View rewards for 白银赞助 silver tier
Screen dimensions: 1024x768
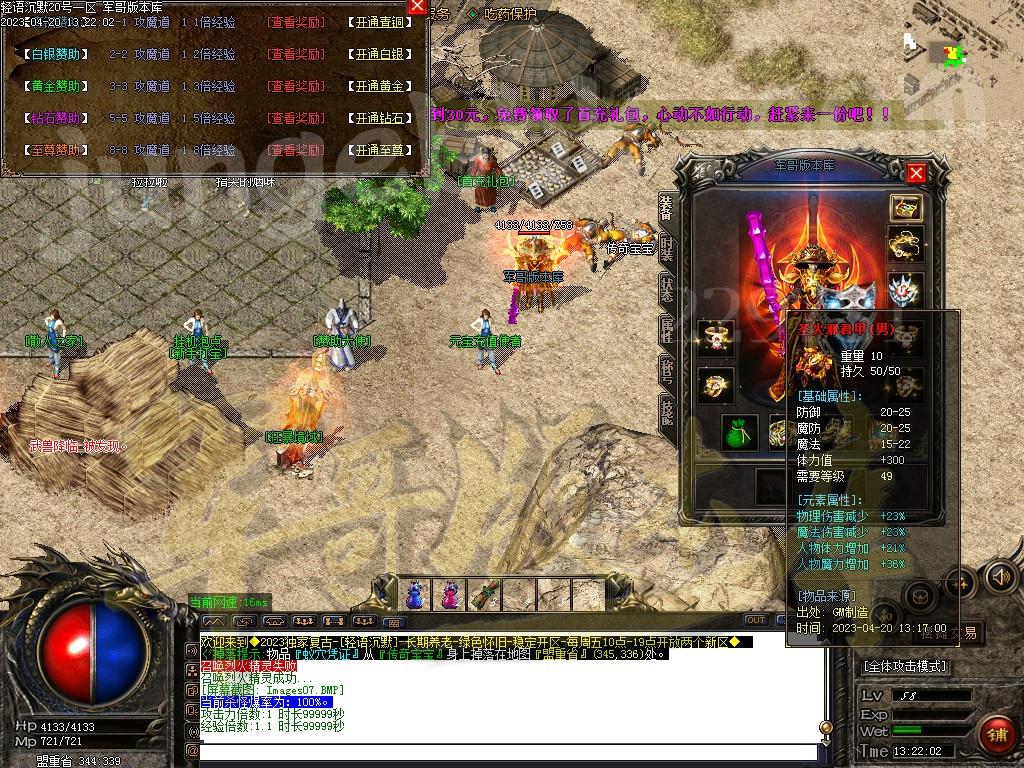click(296, 55)
